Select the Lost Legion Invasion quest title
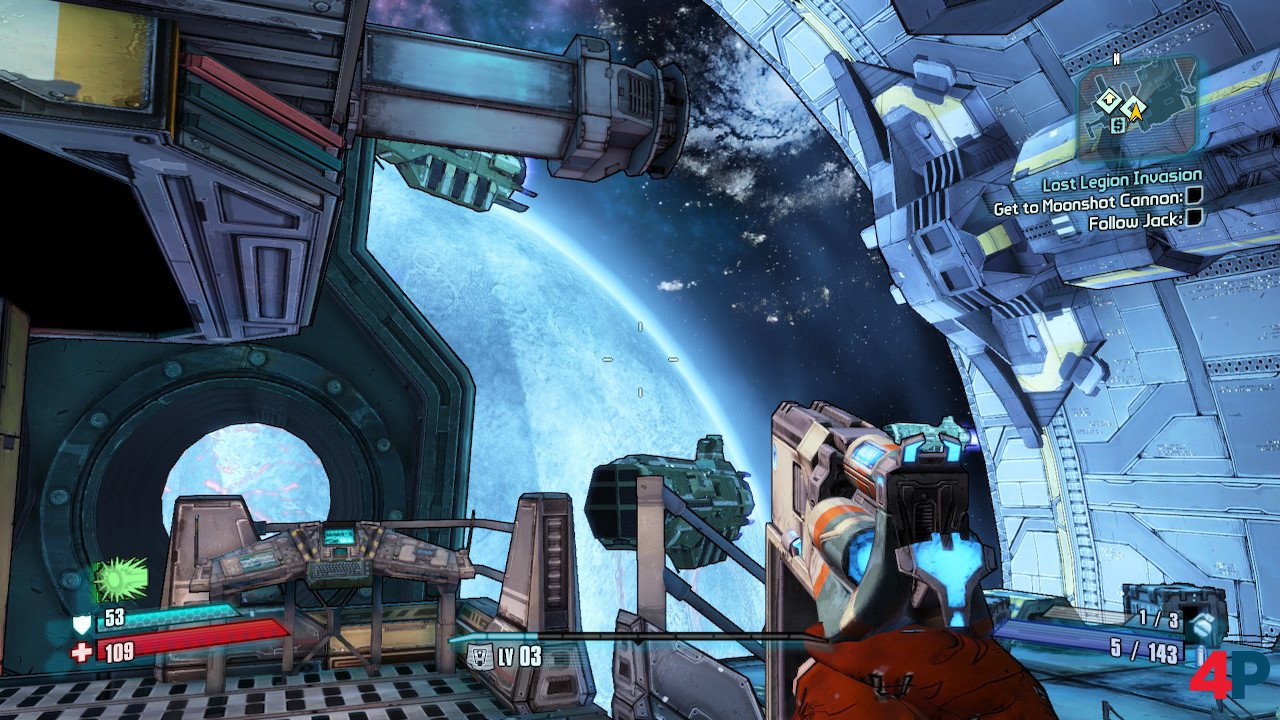Screen dimensions: 1280x720 tap(1121, 180)
